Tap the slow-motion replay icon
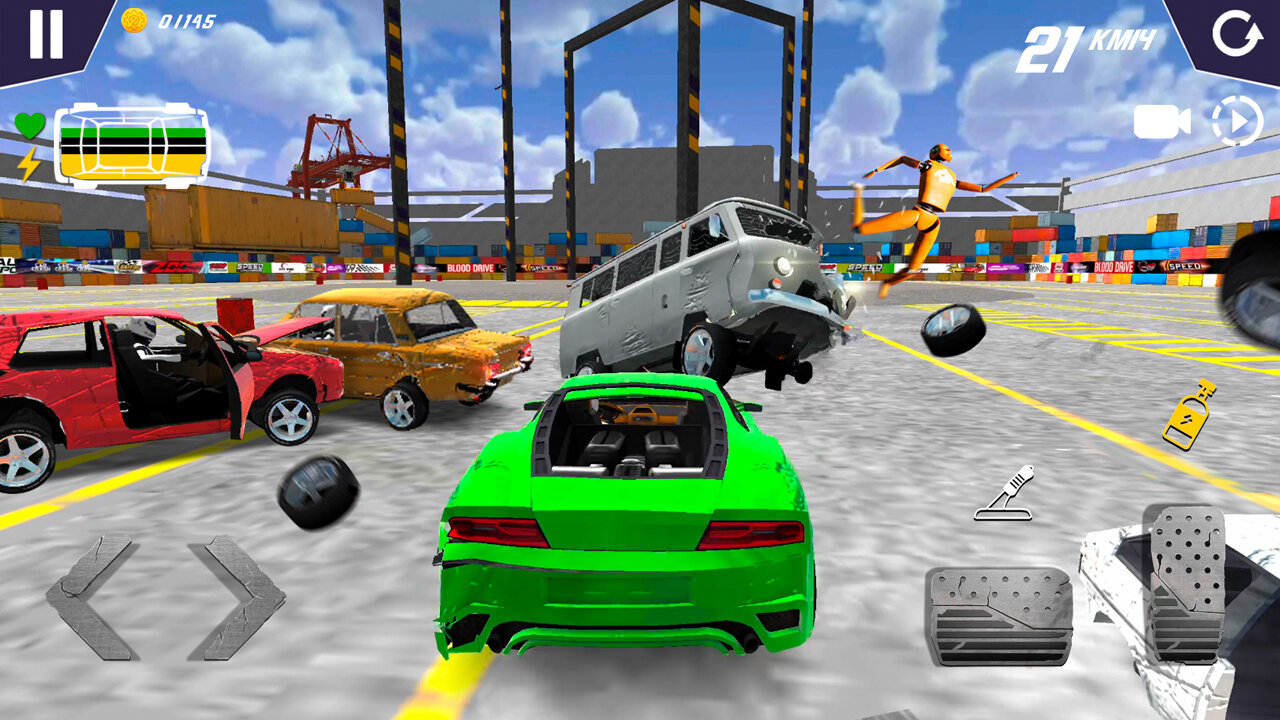 (x=1237, y=122)
